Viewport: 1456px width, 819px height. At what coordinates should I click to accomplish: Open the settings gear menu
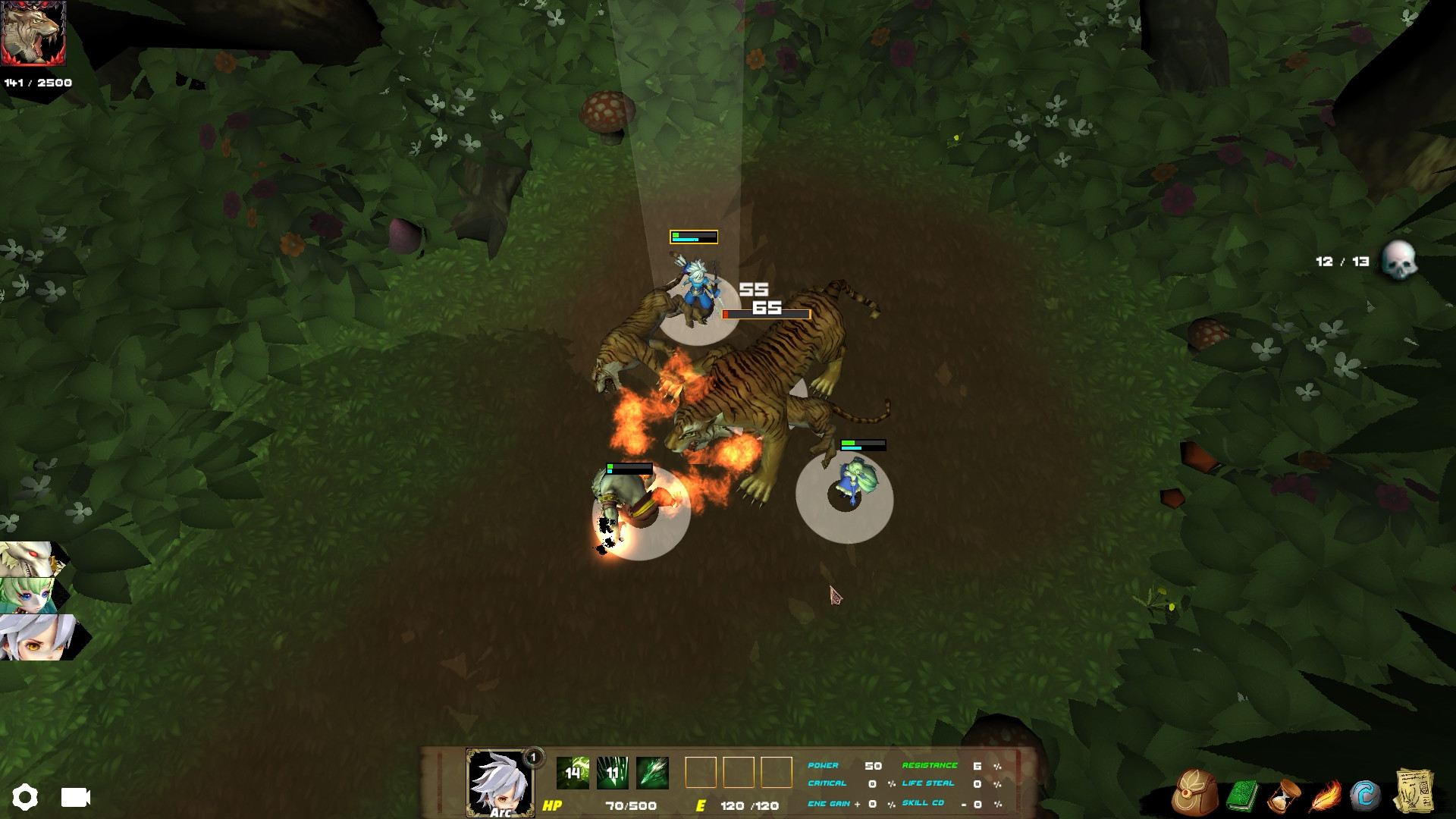[27, 797]
